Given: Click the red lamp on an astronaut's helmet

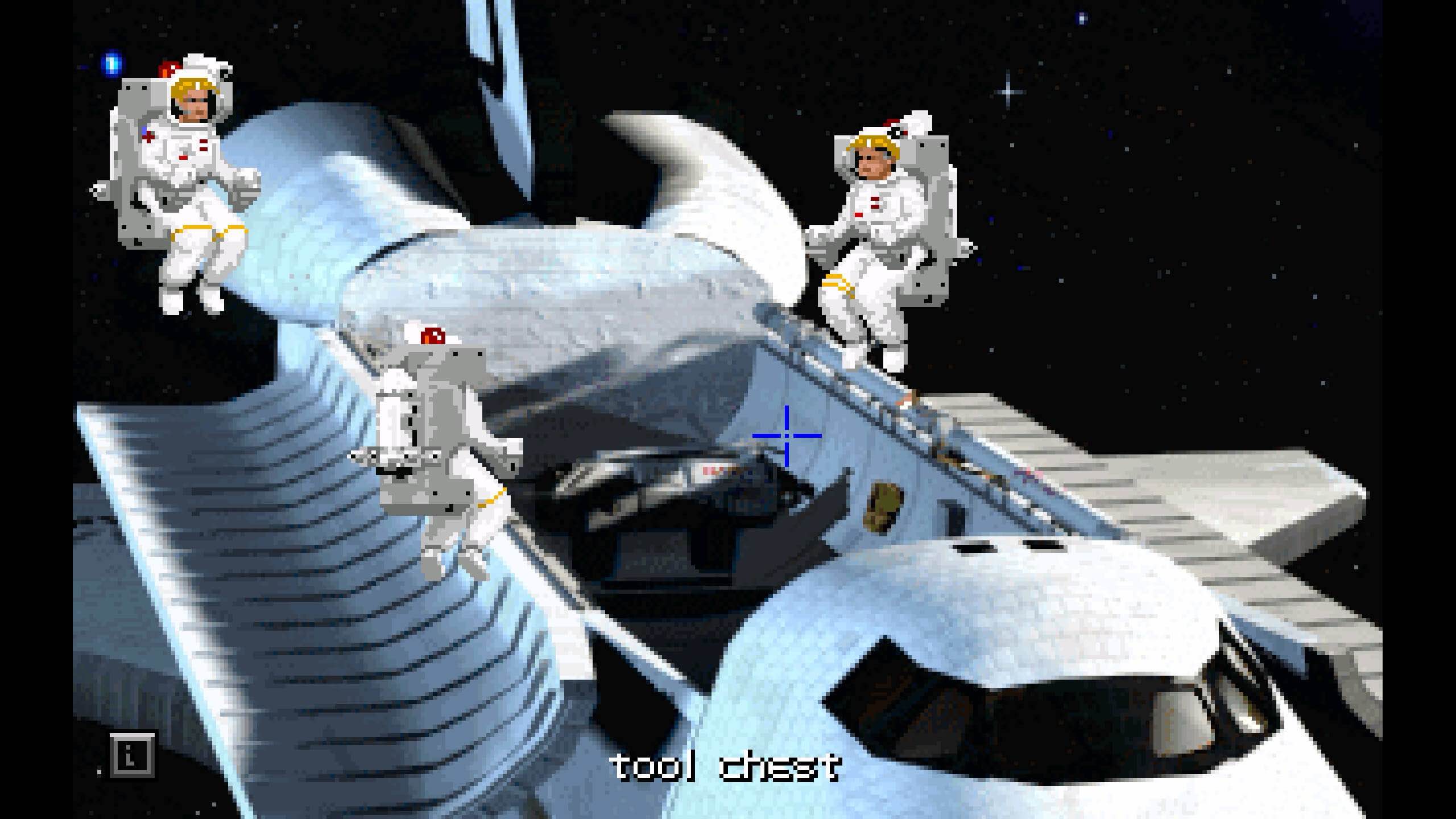Looking at the screenshot, I should pos(168,68).
